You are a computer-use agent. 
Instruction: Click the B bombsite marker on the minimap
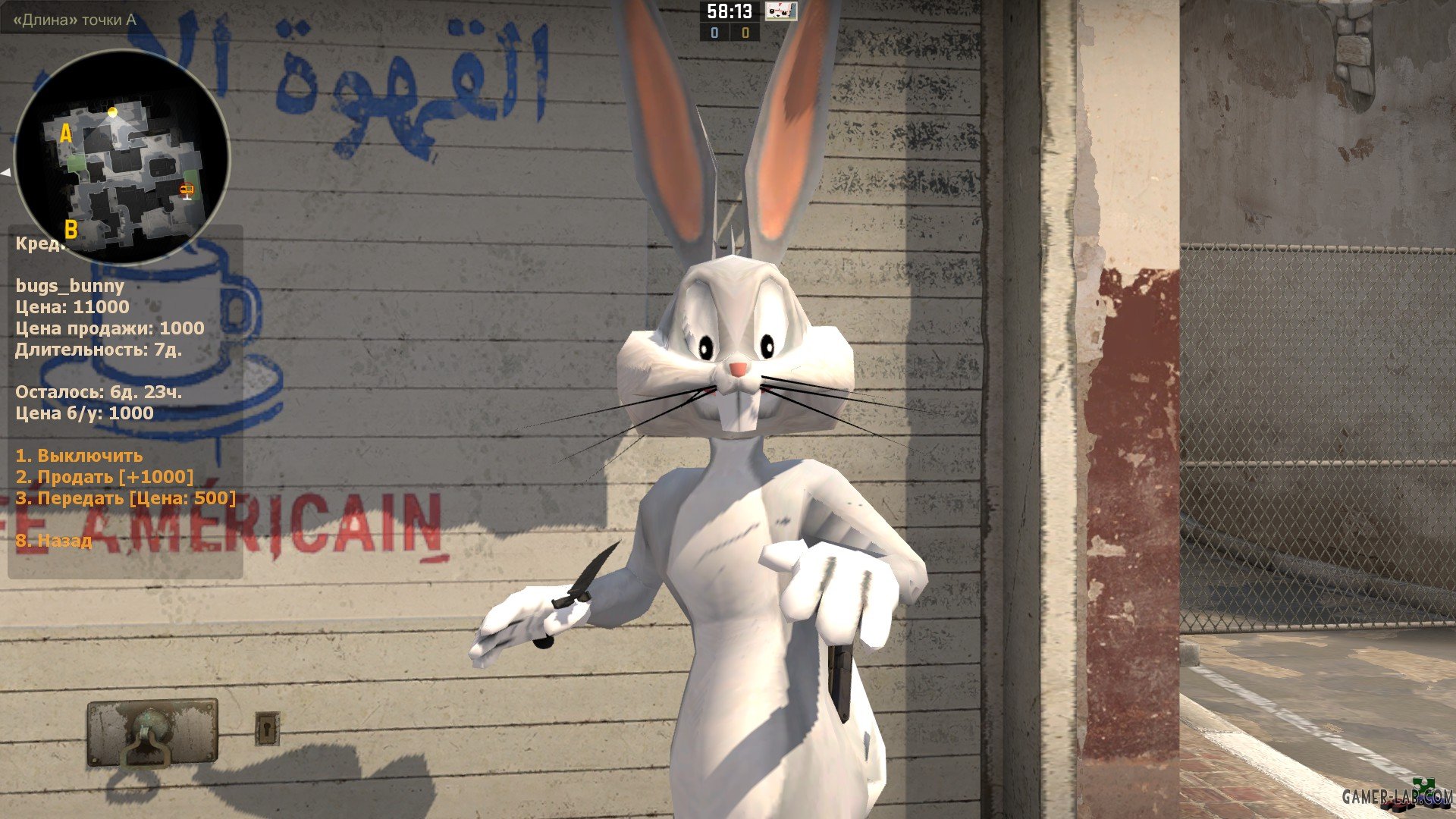71,227
